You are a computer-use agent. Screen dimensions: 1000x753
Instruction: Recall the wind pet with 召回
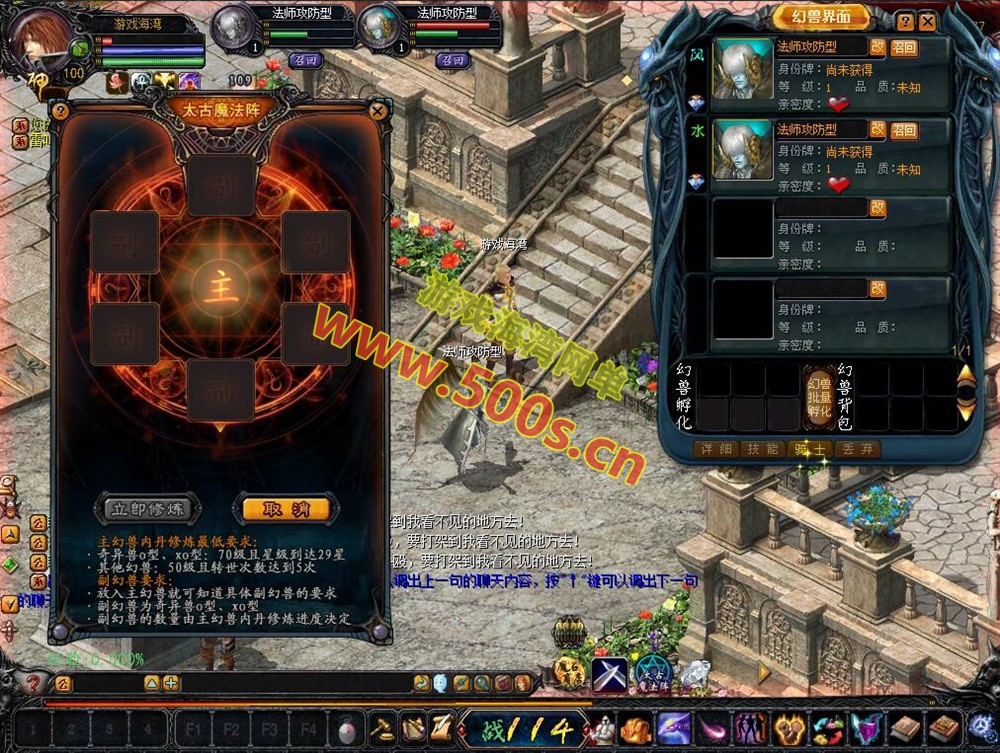coord(904,47)
